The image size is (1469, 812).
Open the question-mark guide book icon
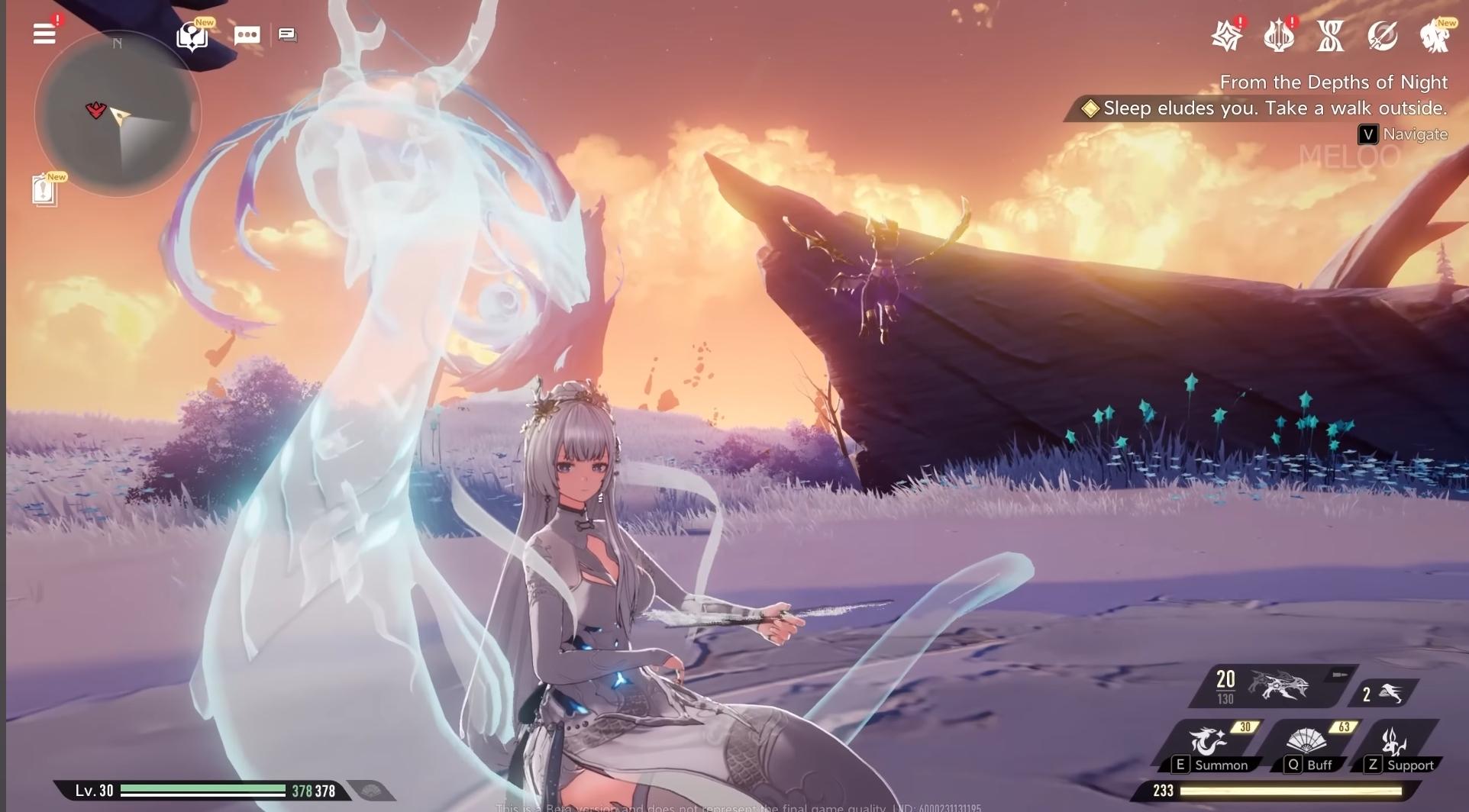191,35
